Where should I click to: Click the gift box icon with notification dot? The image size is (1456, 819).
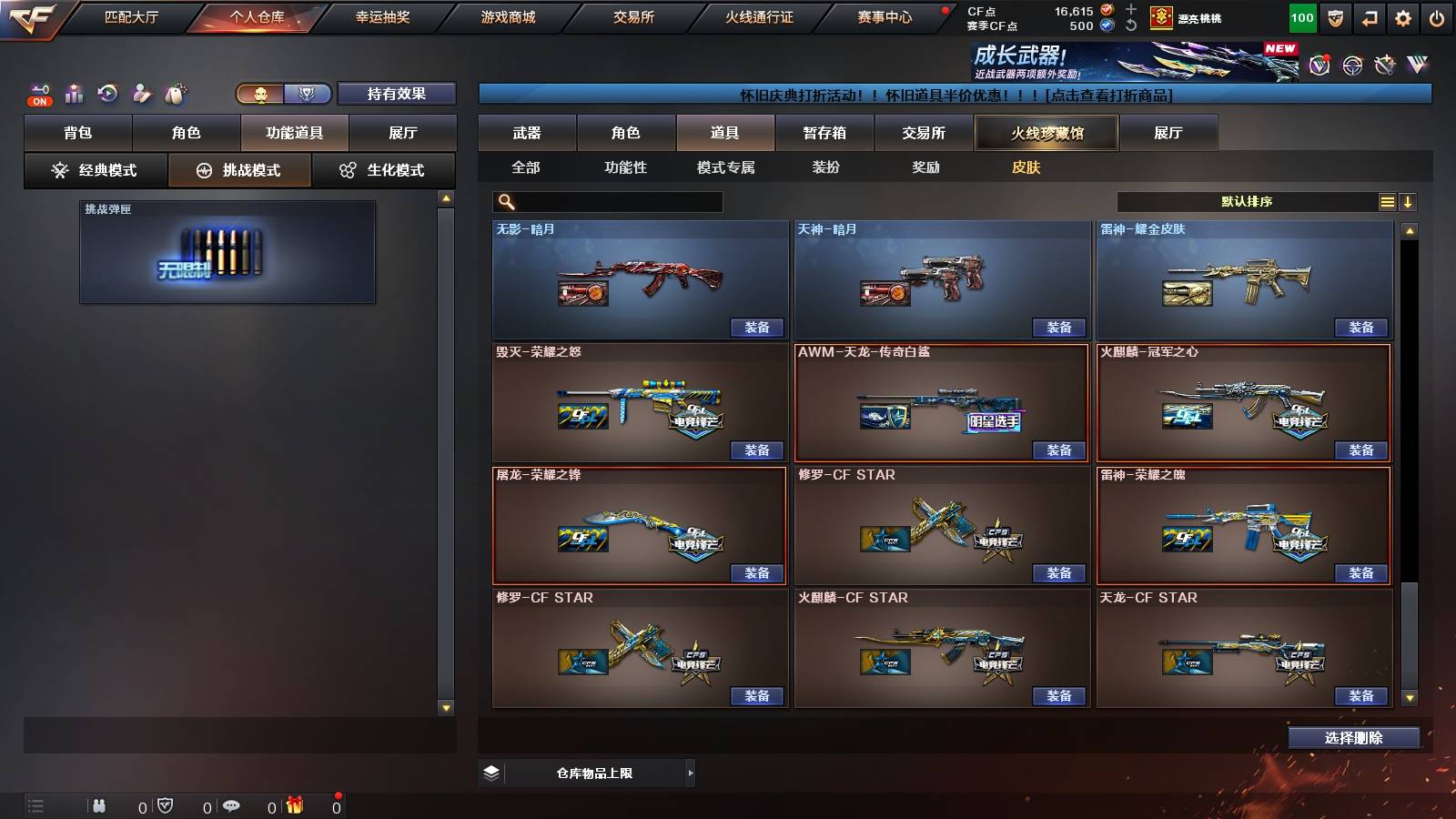tap(293, 804)
